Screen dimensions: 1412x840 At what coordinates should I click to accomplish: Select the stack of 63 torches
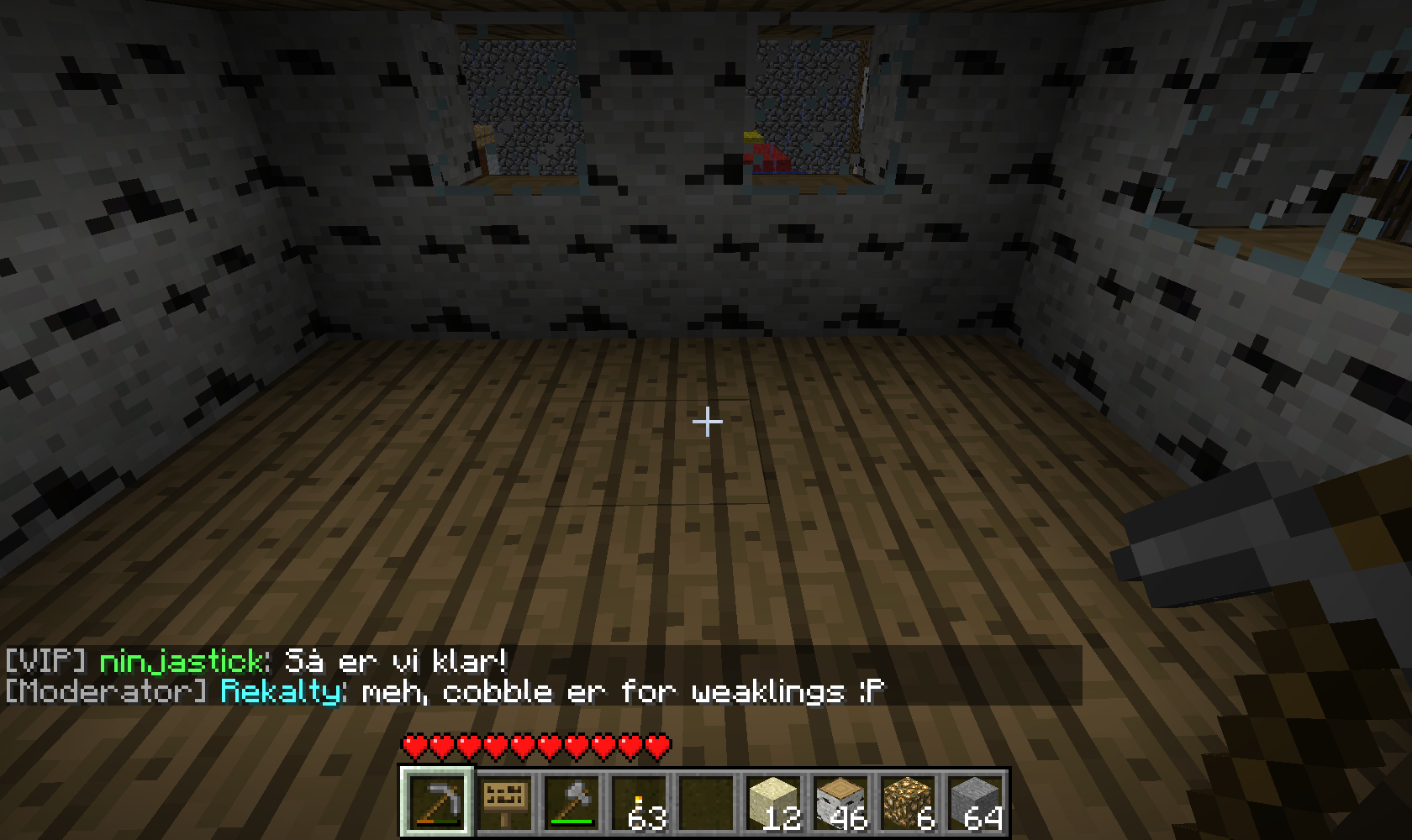pos(639,802)
